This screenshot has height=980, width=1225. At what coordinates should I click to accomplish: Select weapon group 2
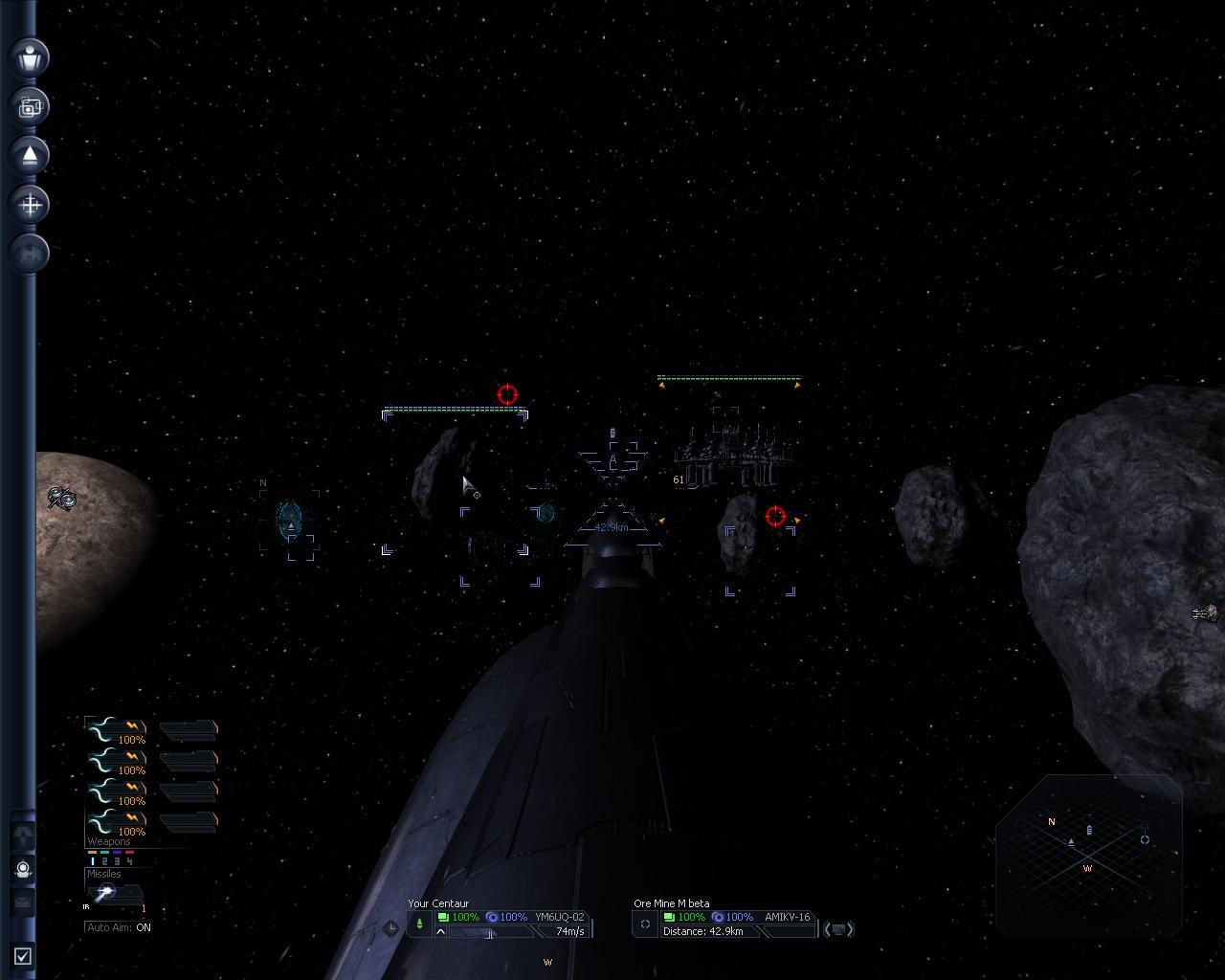point(104,861)
